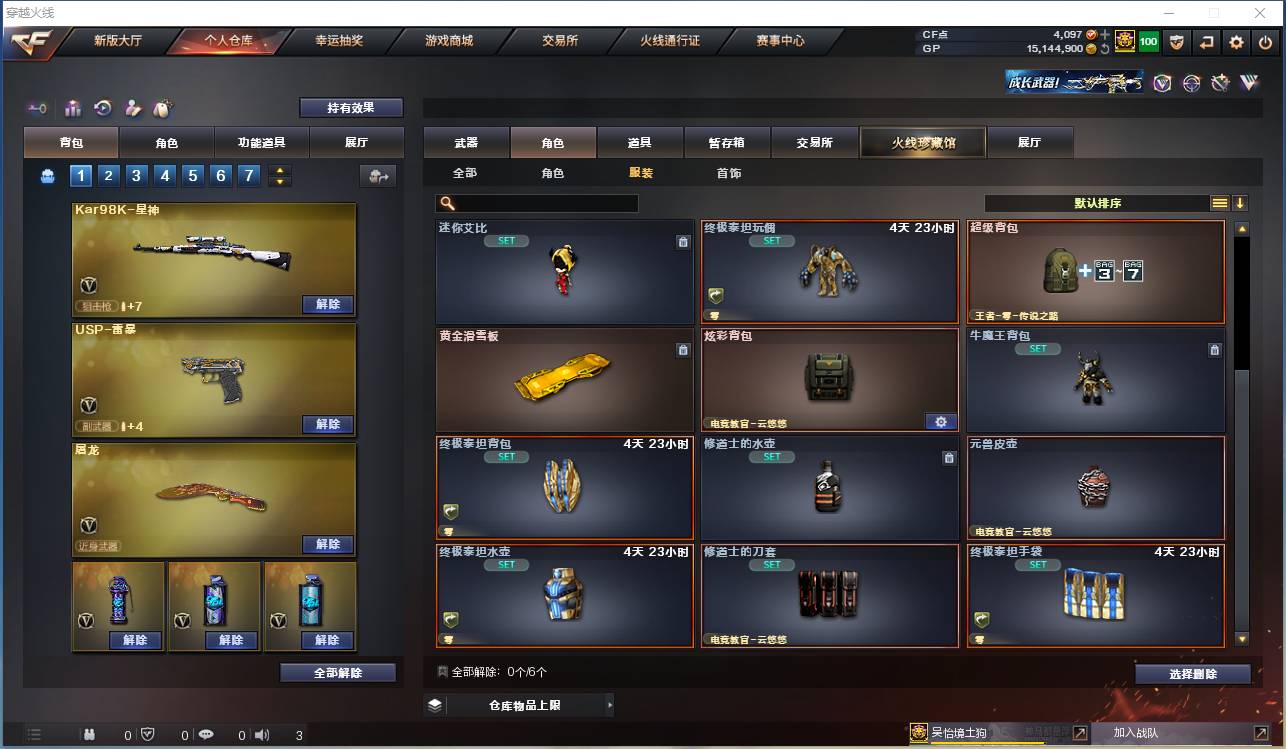
Task: Click the 选择删除 button at bottom right
Action: (x=1193, y=673)
